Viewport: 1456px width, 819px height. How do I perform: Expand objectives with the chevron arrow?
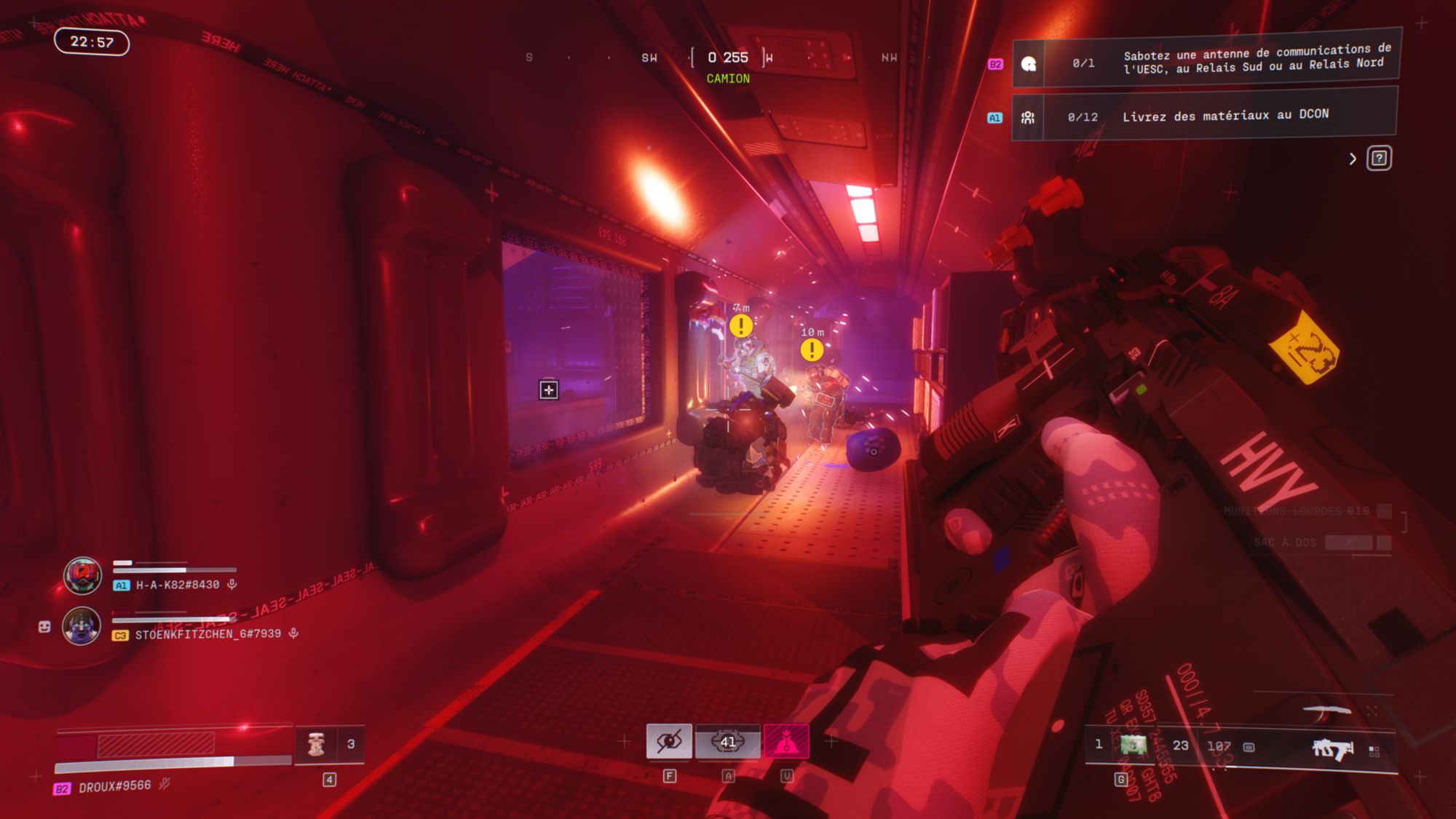(1353, 159)
